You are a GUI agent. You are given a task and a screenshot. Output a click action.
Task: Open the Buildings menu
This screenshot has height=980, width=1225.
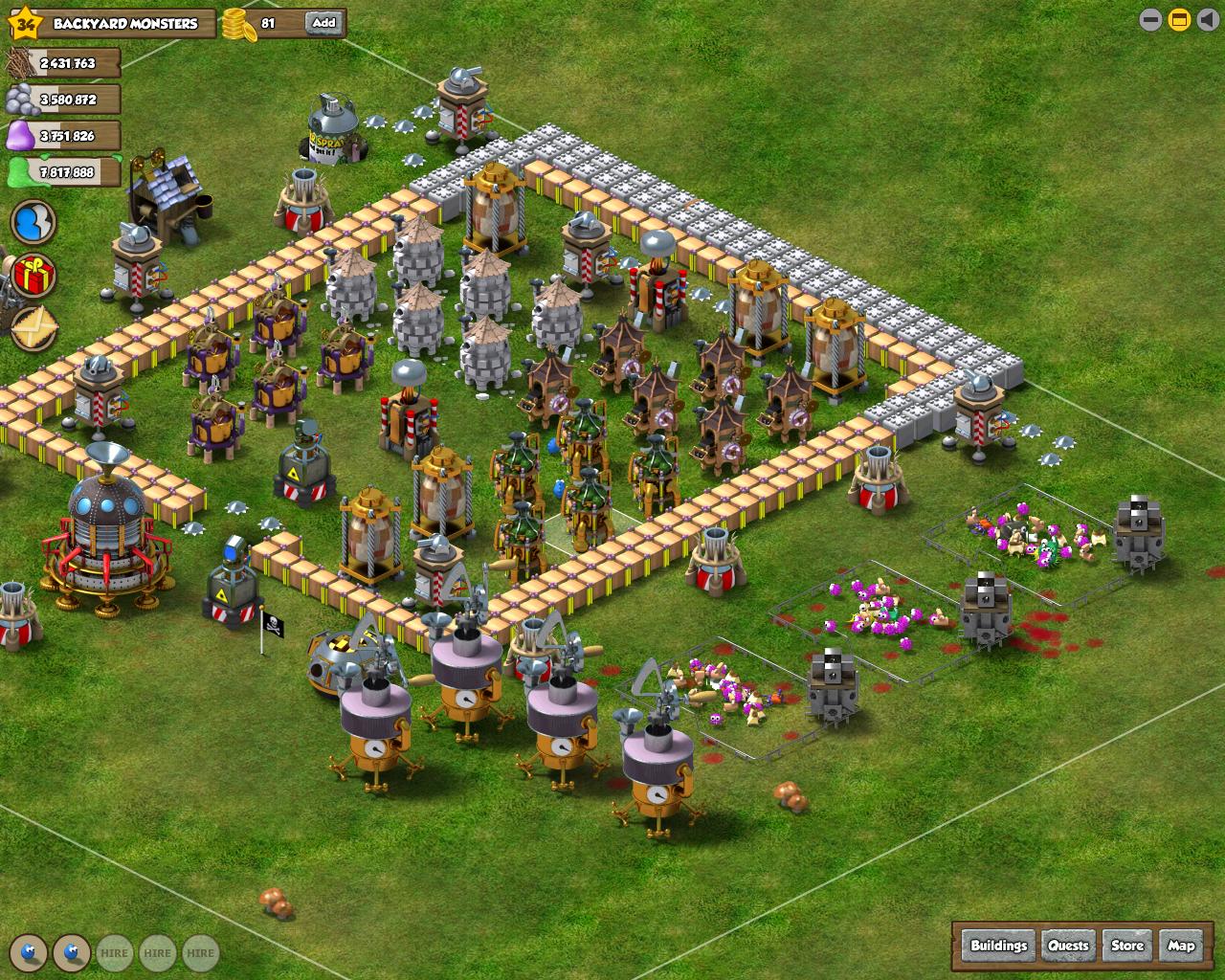[998, 946]
